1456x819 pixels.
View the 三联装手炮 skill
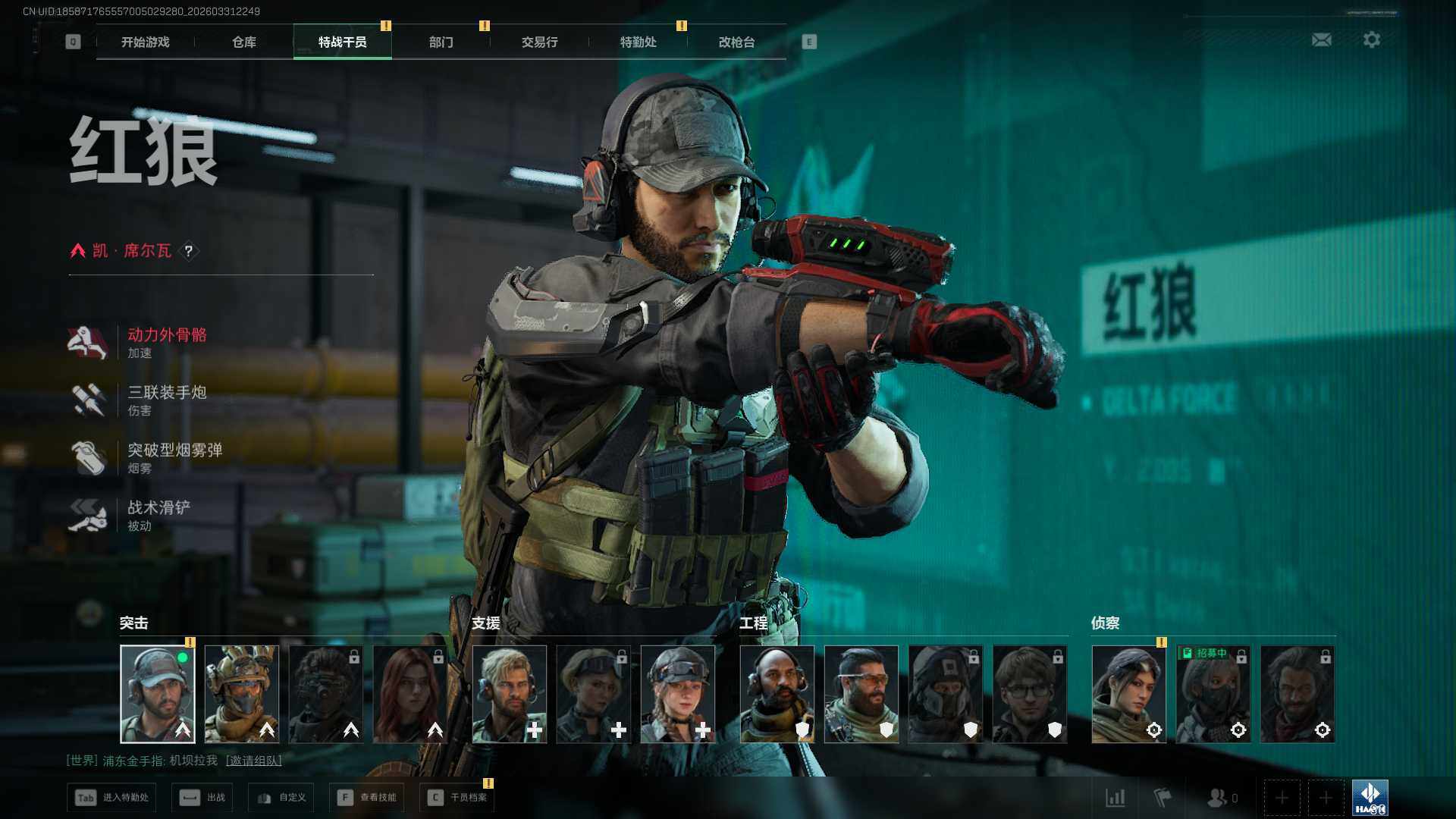point(167,400)
